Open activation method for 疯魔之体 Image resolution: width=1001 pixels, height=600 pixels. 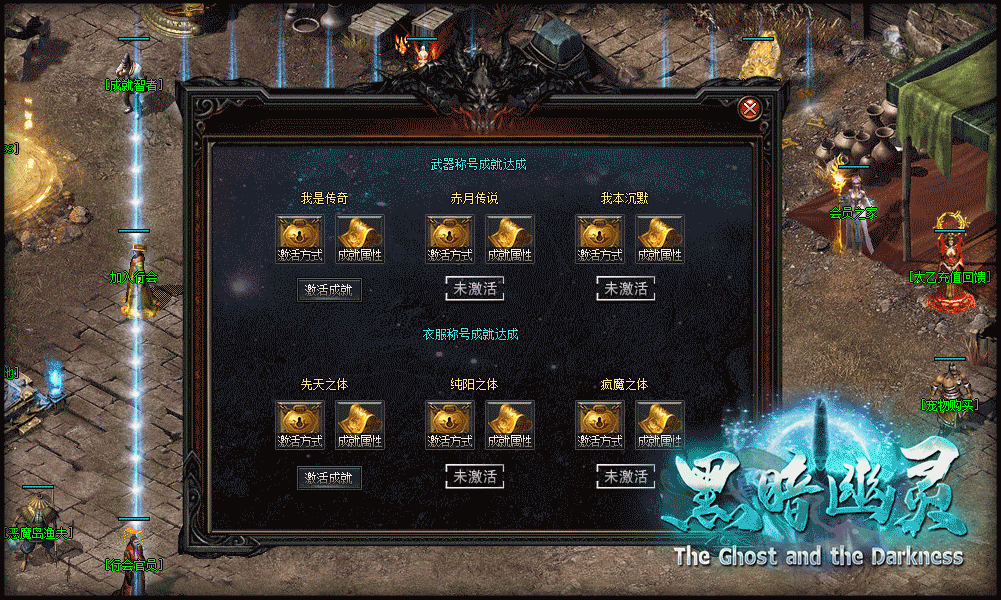click(600, 425)
